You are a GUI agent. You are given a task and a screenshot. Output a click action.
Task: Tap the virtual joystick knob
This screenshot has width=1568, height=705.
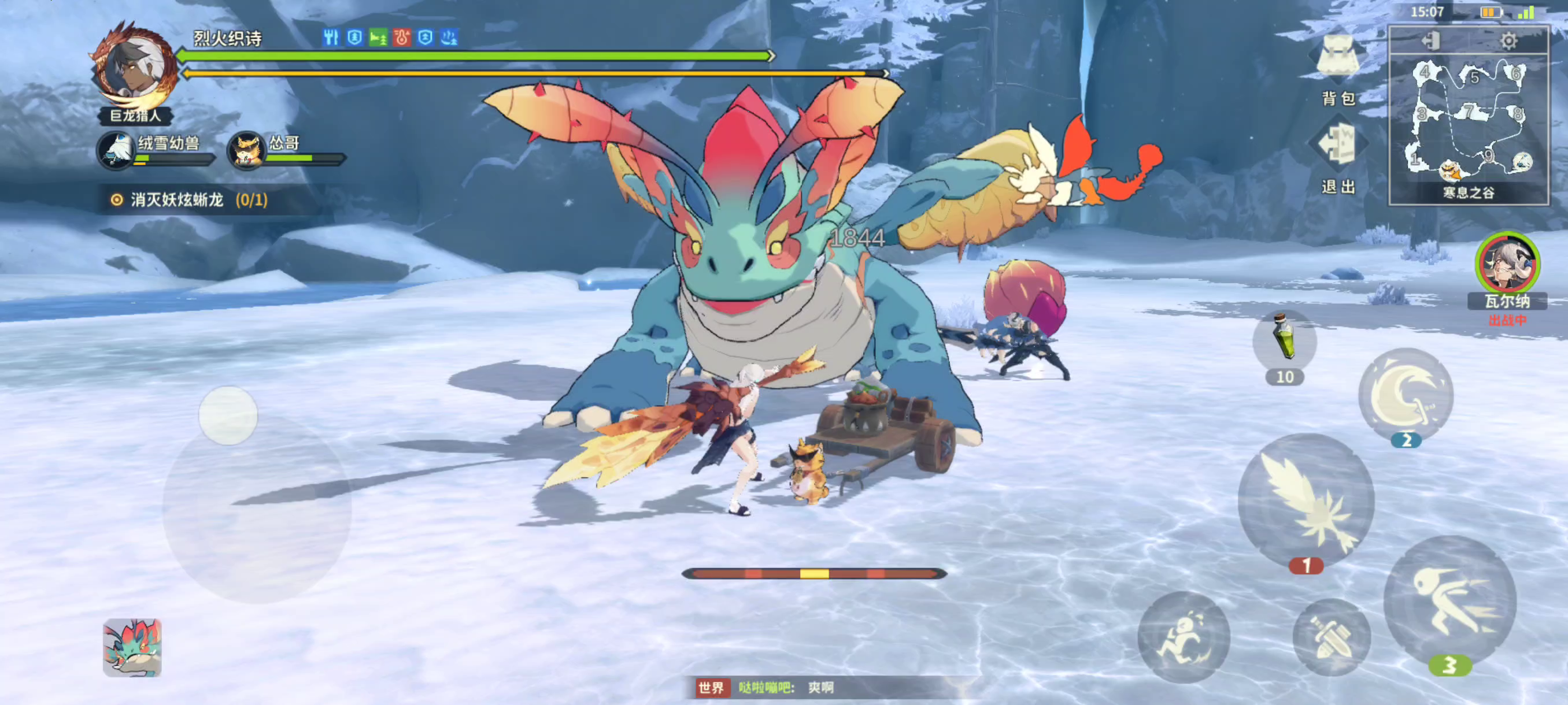(228, 415)
